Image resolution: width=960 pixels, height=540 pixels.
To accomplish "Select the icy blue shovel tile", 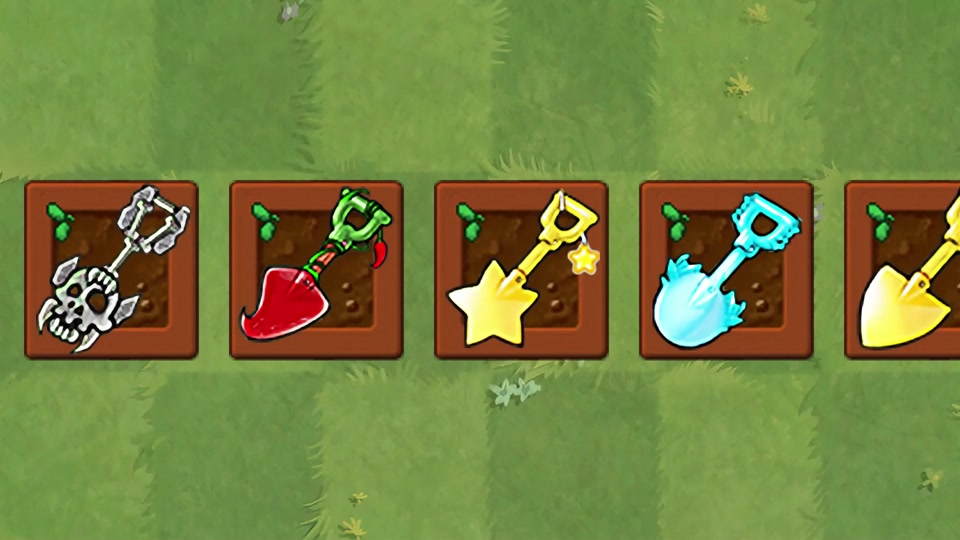I will click(726, 270).
